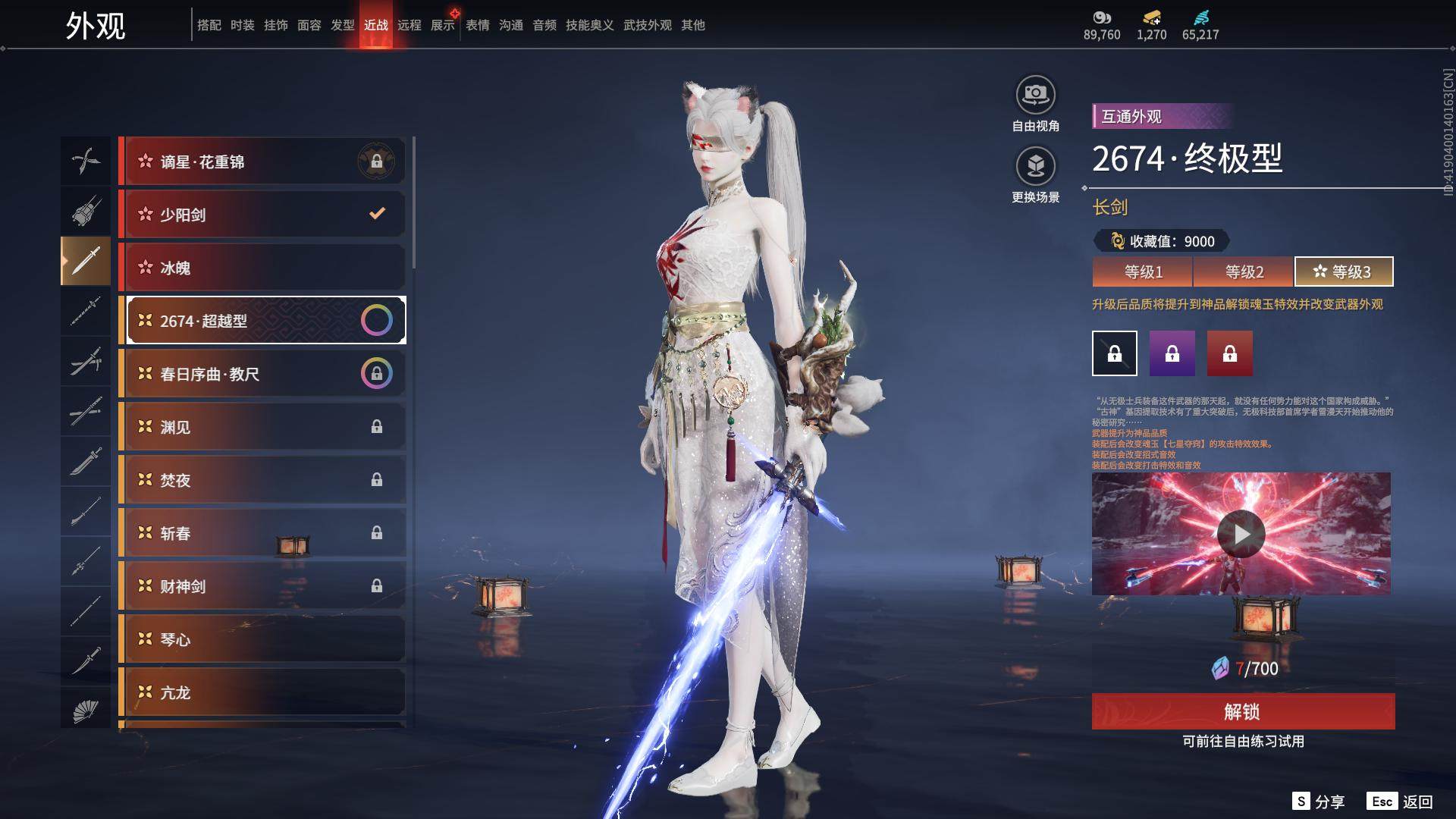Play the skill preview video
Image resolution: width=1456 pixels, height=819 pixels.
pos(1241,534)
